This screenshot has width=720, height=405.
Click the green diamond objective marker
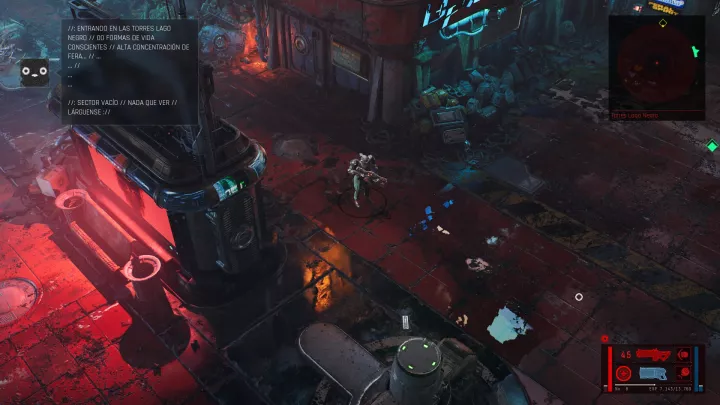pos(711,147)
